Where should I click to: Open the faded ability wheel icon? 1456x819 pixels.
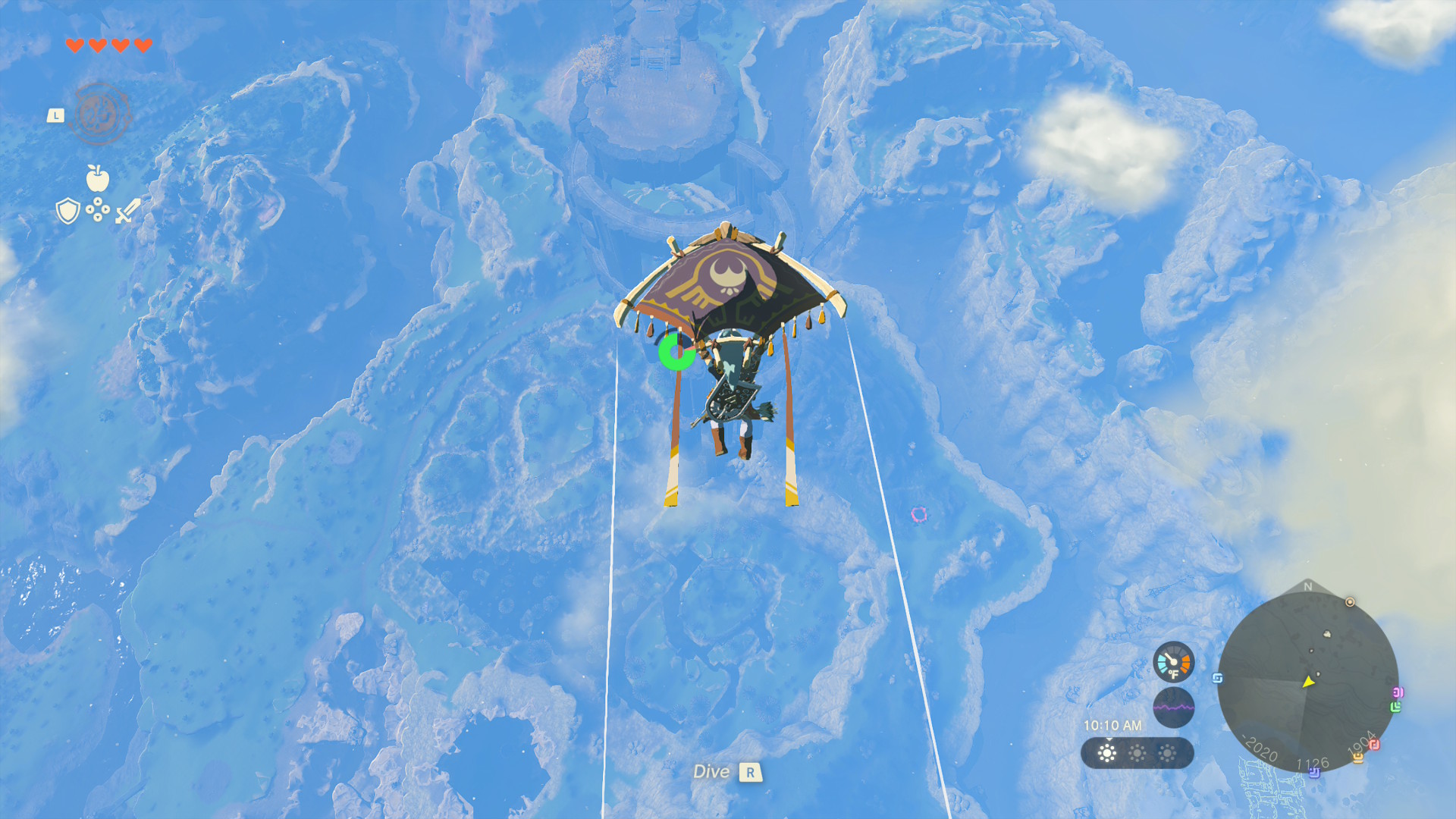point(99,115)
